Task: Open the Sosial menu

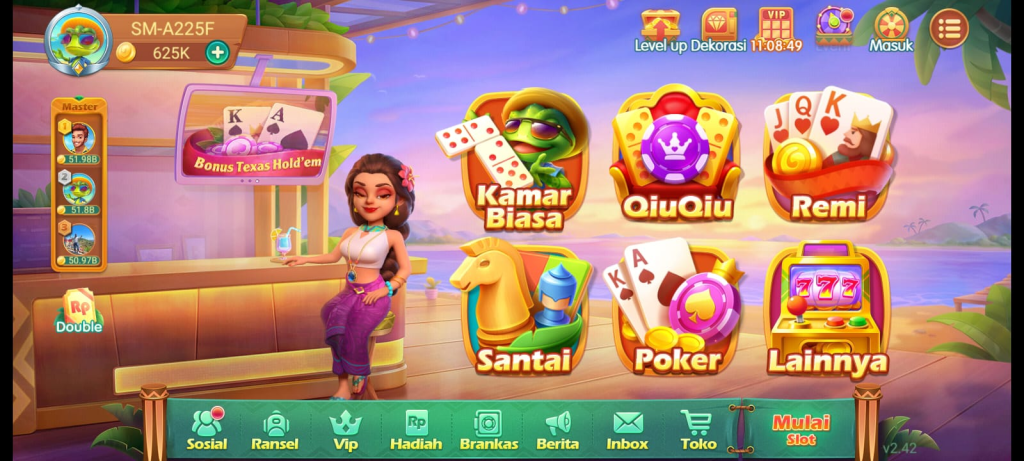Action: 207,429
